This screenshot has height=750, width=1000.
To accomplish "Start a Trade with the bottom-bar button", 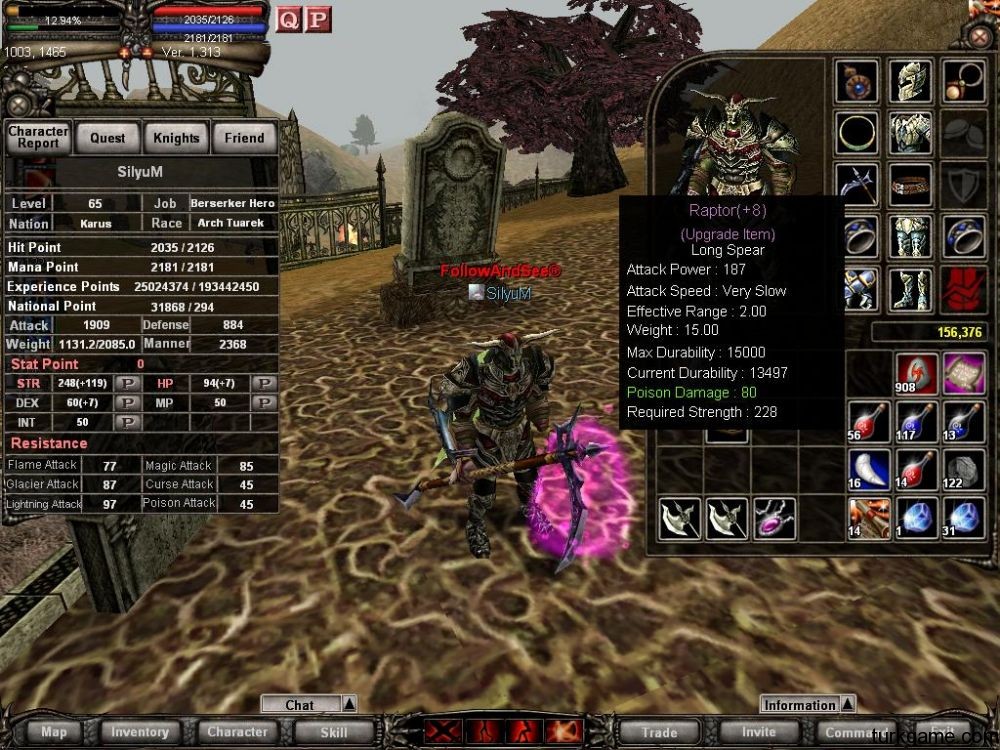I will pyautogui.click(x=660, y=732).
